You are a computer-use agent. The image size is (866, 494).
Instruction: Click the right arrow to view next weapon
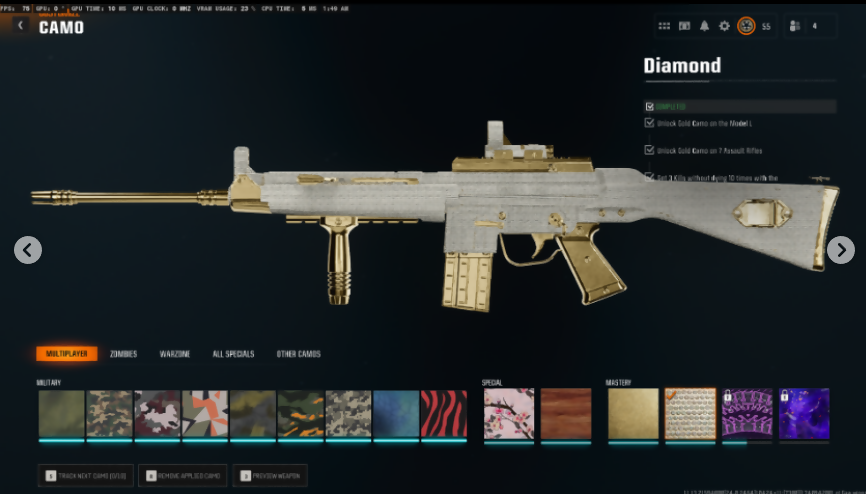click(x=840, y=250)
